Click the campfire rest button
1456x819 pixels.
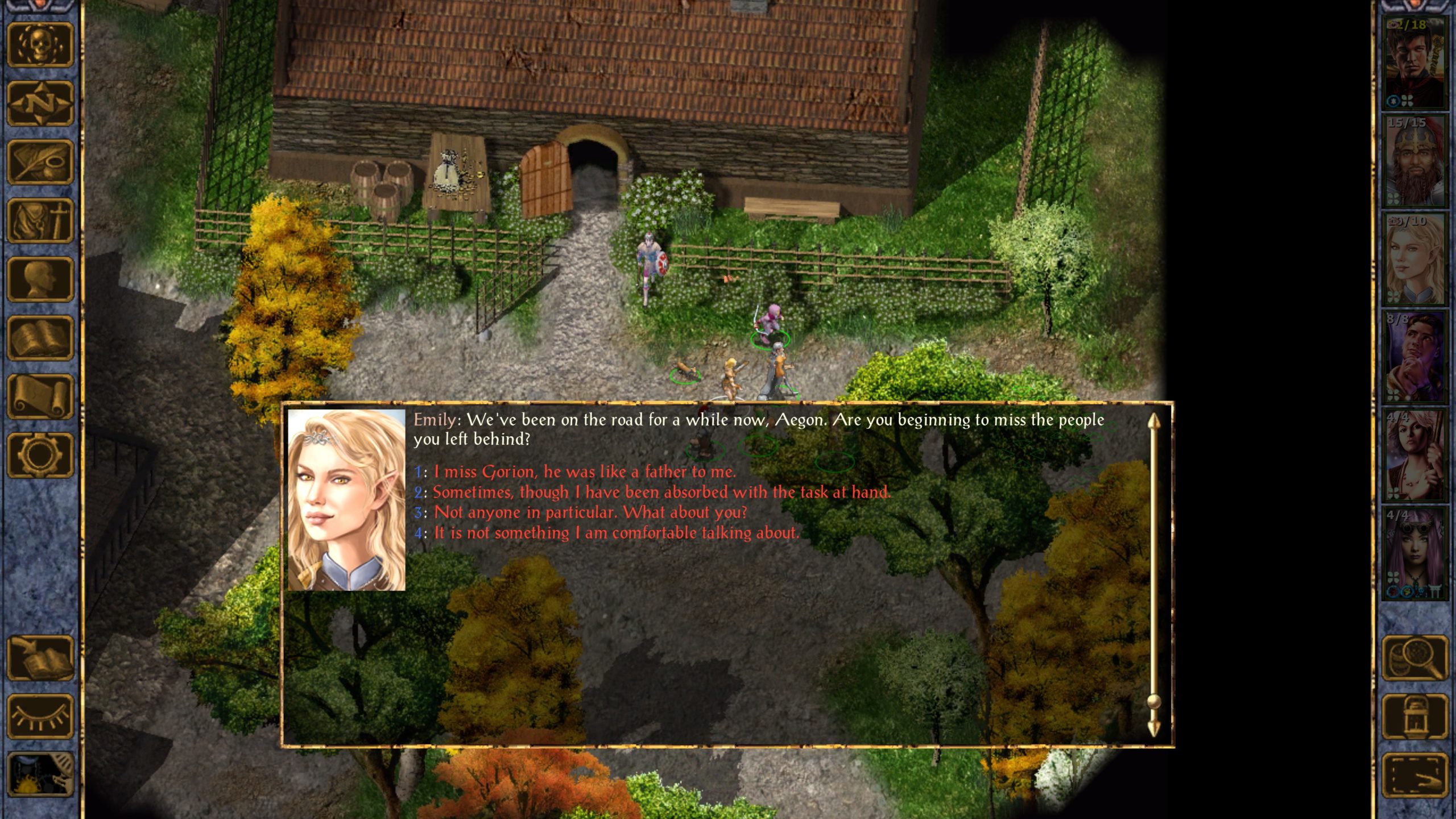coord(40,774)
